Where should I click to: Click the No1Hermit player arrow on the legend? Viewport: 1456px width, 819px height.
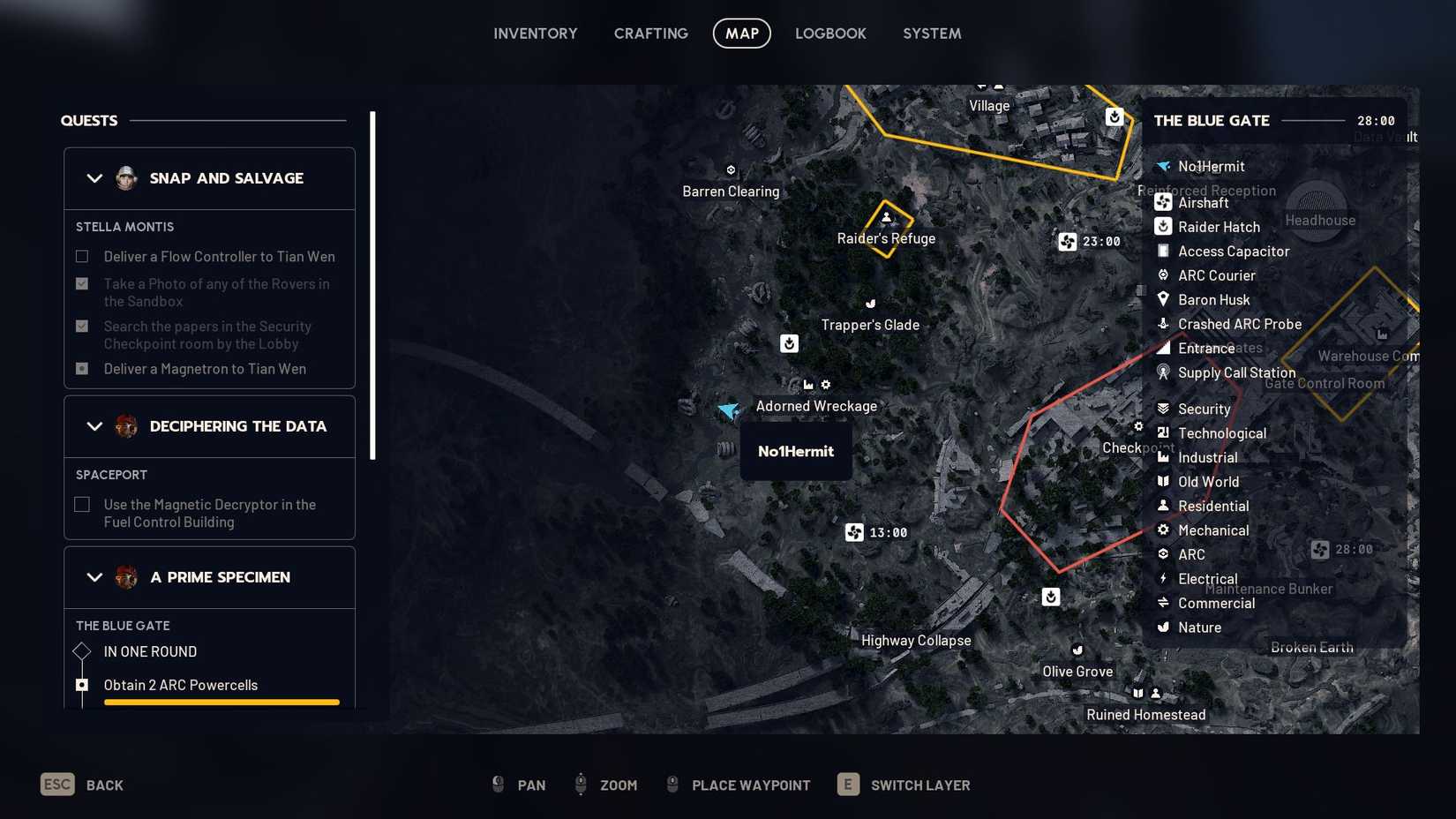(x=1161, y=166)
